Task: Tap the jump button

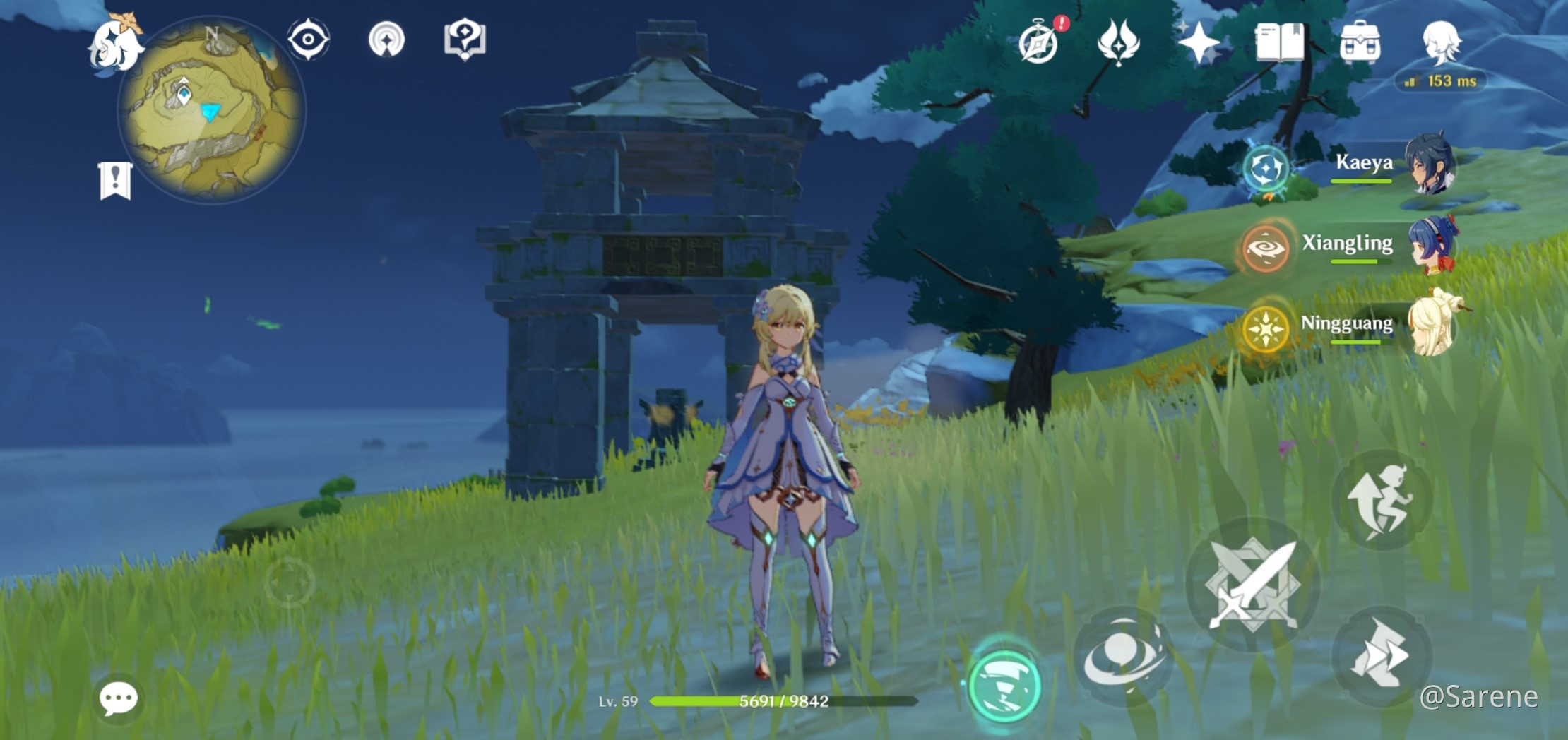Action: (1381, 500)
